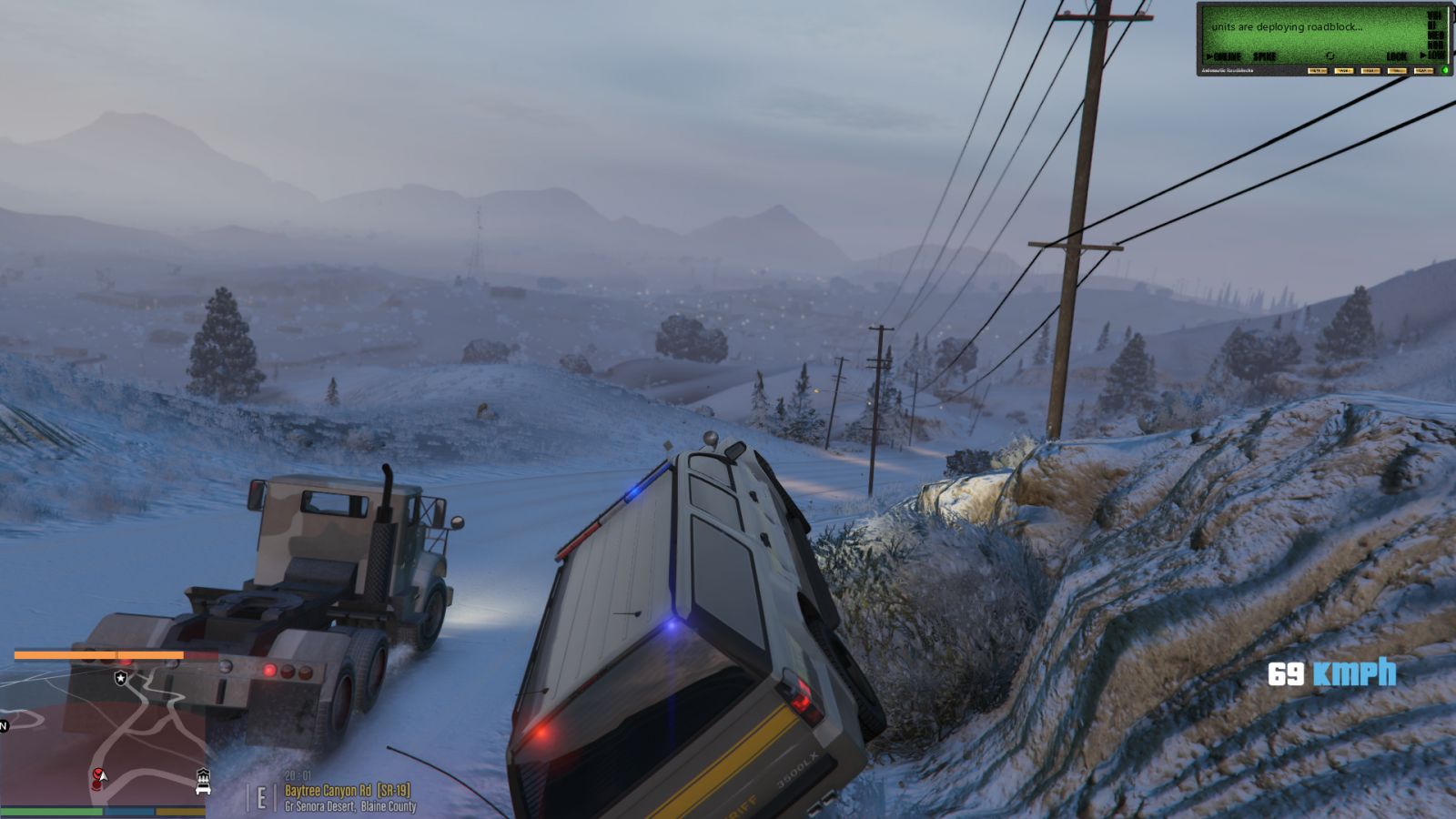This screenshot has width=1456, height=819.
Task: Click the refresh arrows icon on green display
Action: pyautogui.click(x=1330, y=56)
